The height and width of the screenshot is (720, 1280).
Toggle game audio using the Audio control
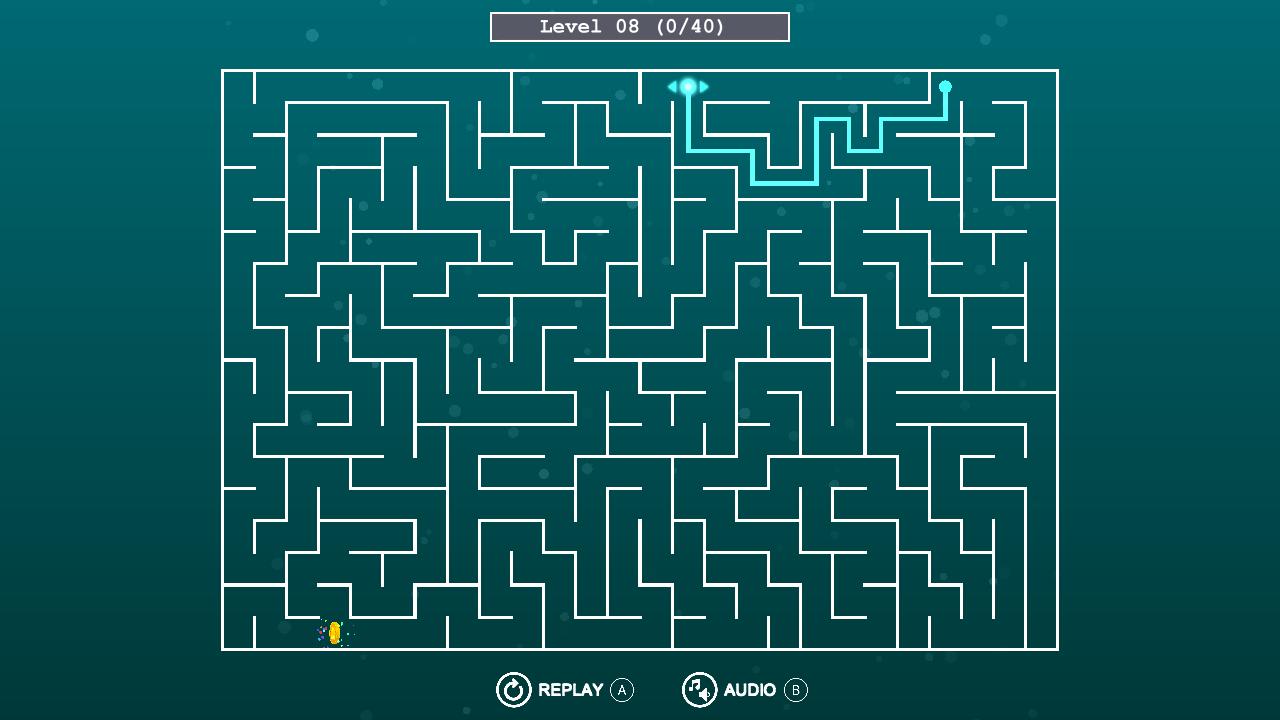pyautogui.click(x=700, y=689)
